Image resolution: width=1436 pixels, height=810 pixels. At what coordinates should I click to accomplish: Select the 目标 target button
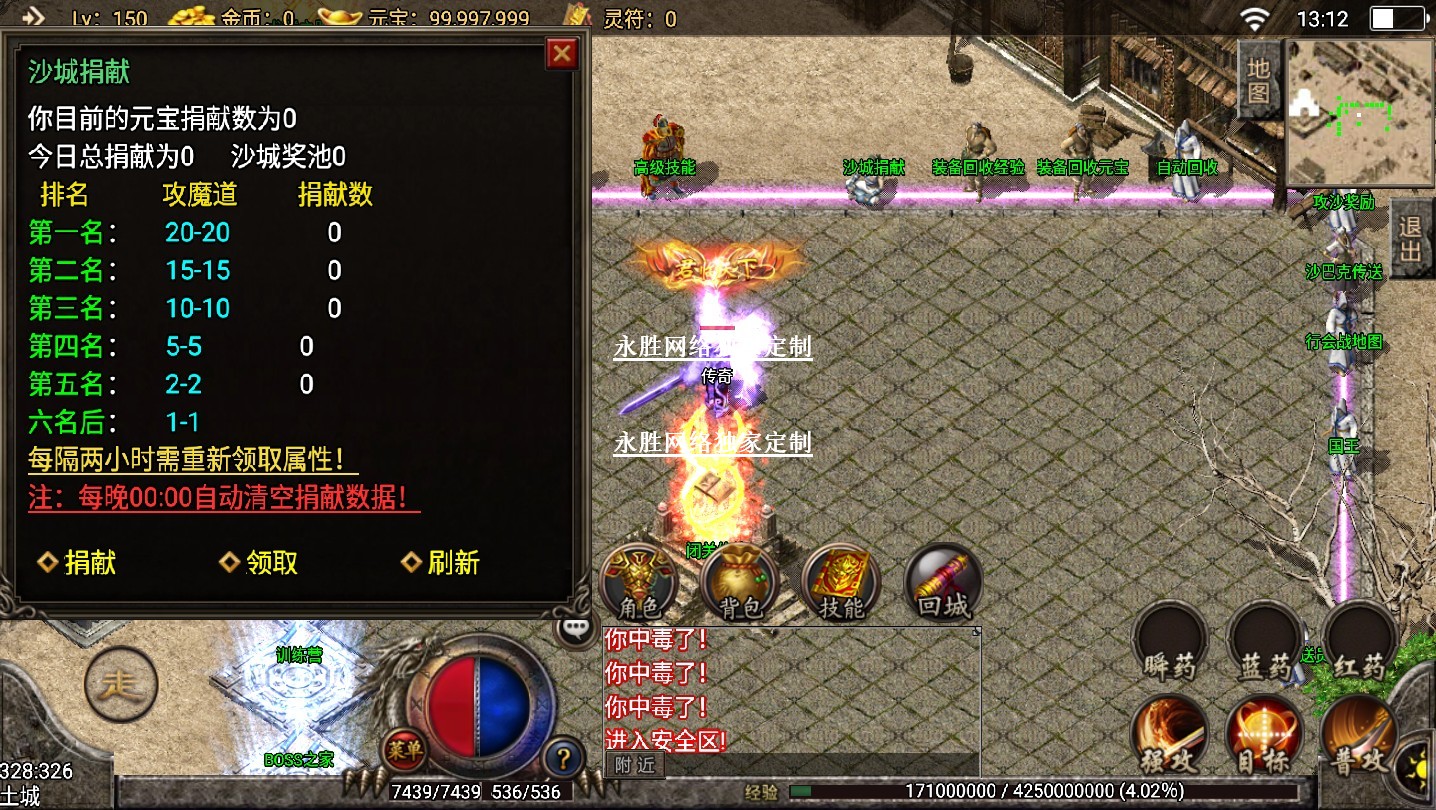(1264, 737)
